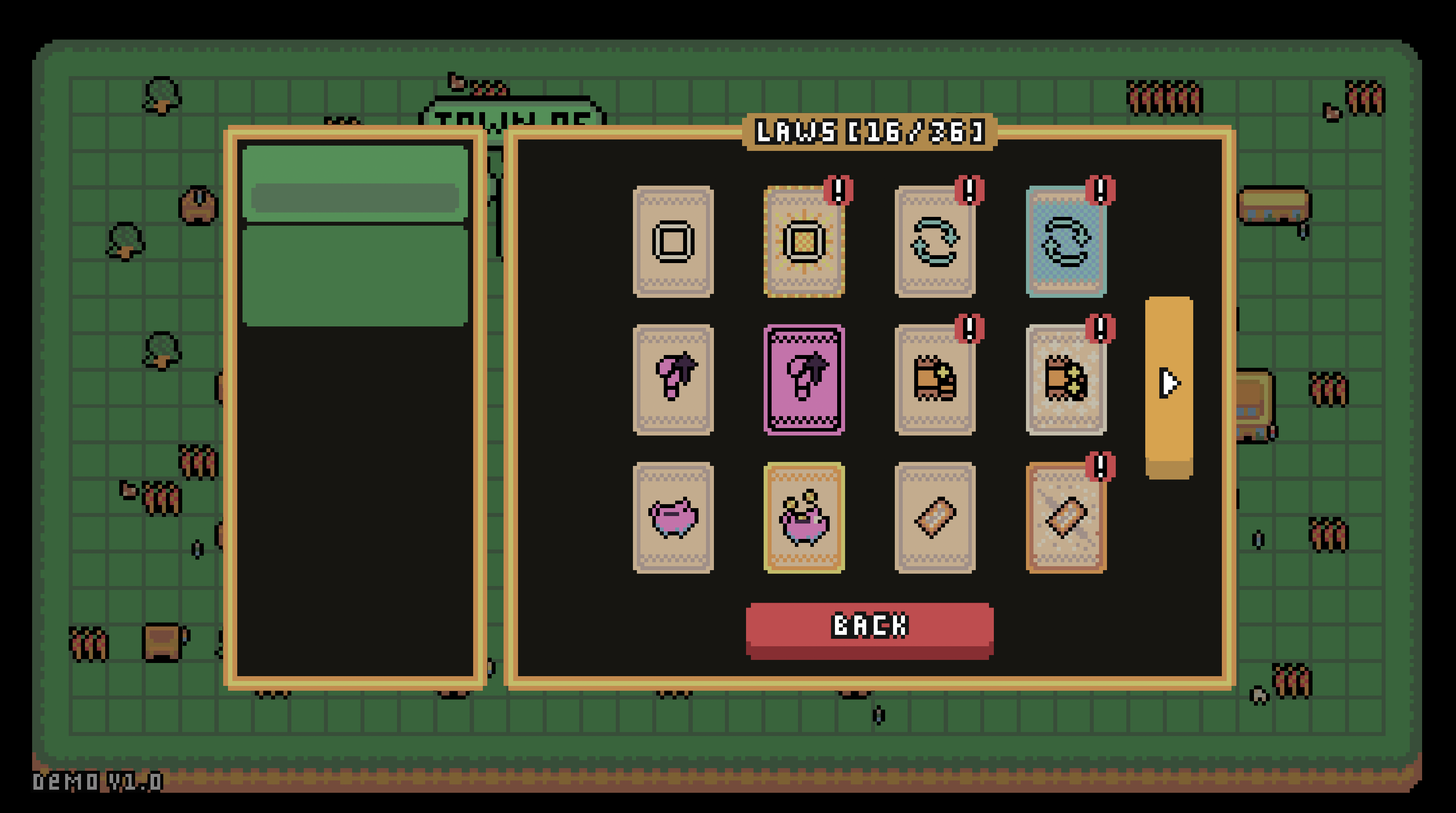Show the next page of laws
This screenshot has height=813, width=1456.
tap(1168, 383)
